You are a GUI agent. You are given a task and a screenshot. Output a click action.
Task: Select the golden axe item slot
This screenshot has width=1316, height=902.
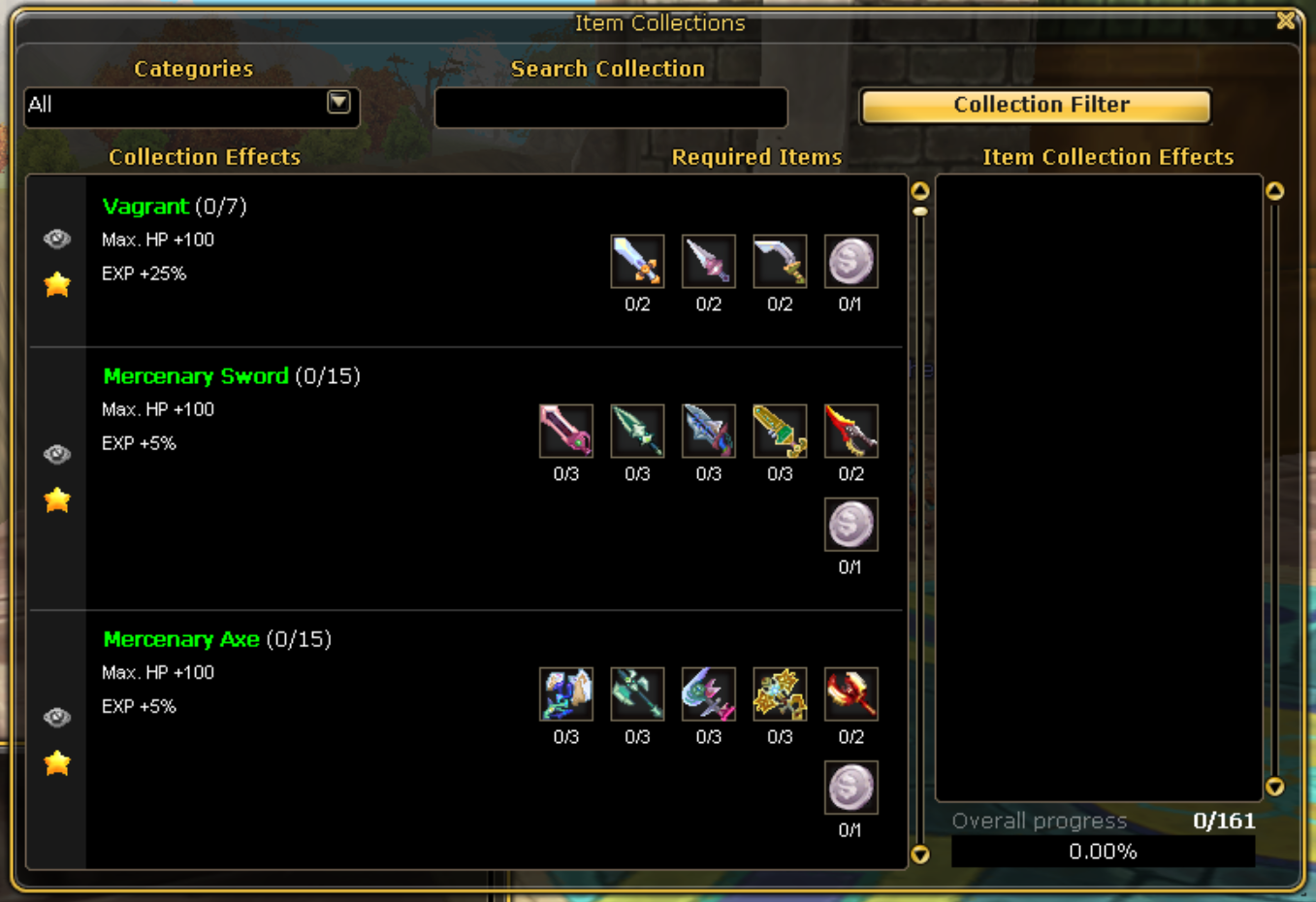(780, 693)
